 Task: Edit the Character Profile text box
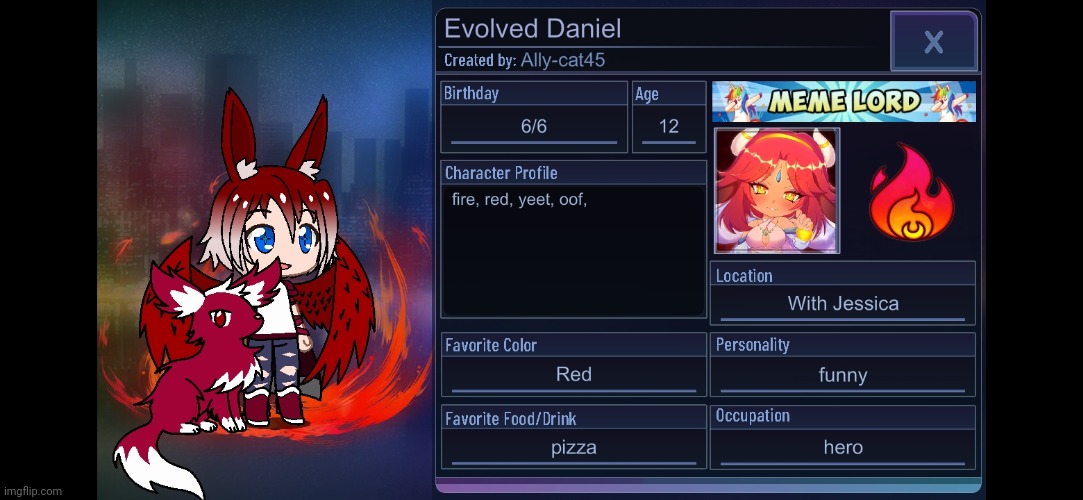pos(573,250)
